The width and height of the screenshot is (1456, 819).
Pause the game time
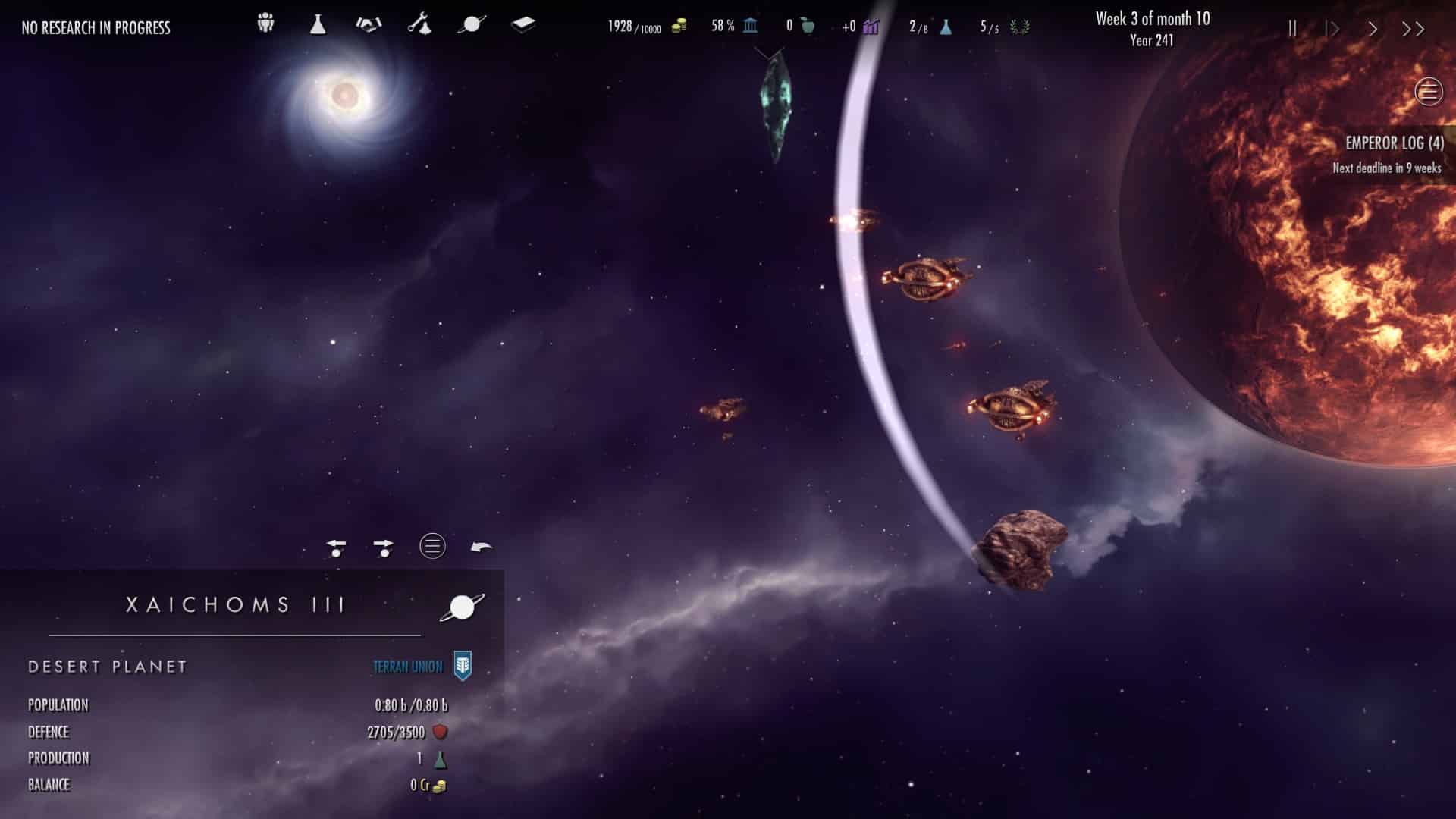pyautogui.click(x=1292, y=29)
